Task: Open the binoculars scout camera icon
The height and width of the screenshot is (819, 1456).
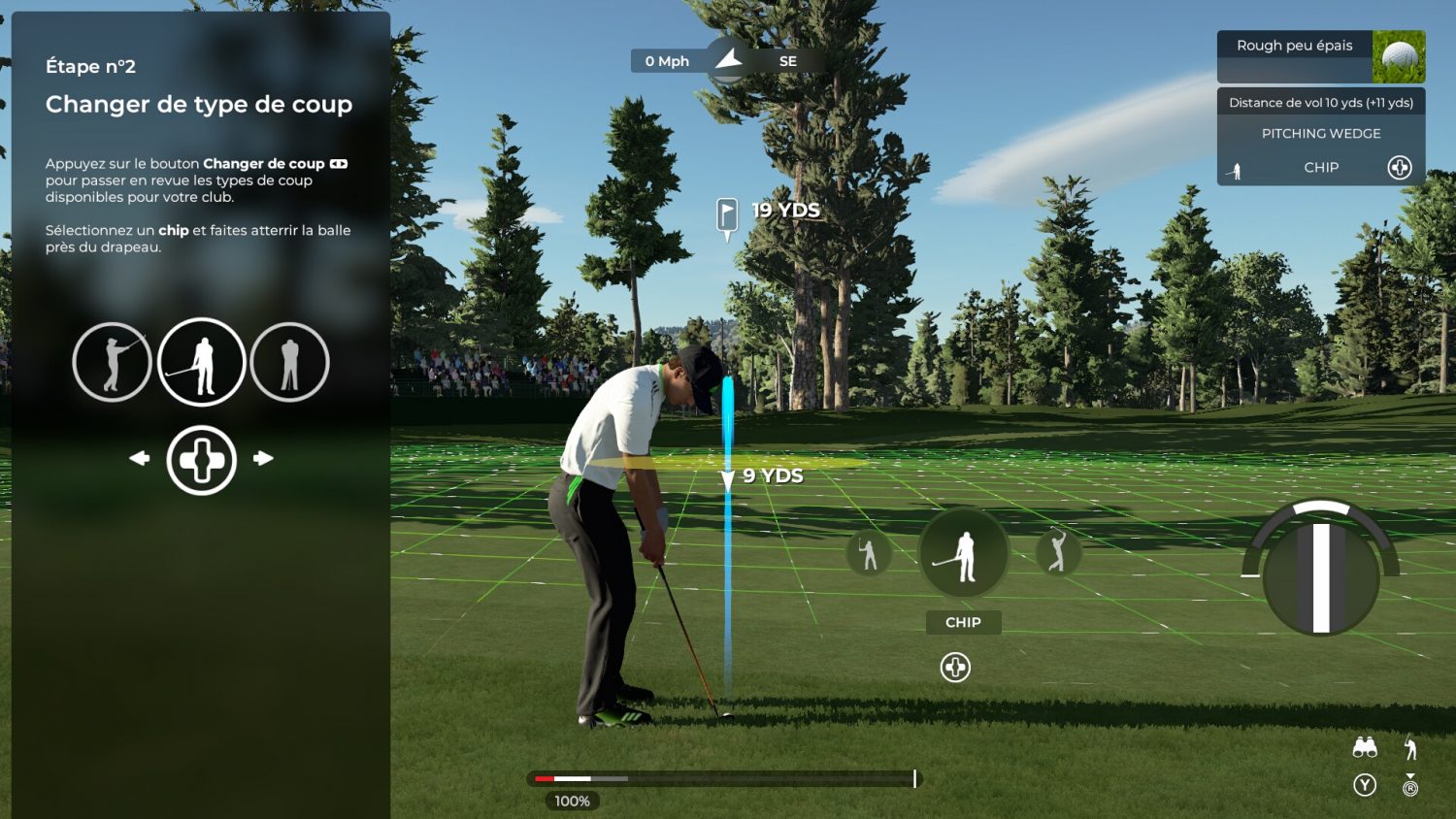Action: click(x=1365, y=747)
